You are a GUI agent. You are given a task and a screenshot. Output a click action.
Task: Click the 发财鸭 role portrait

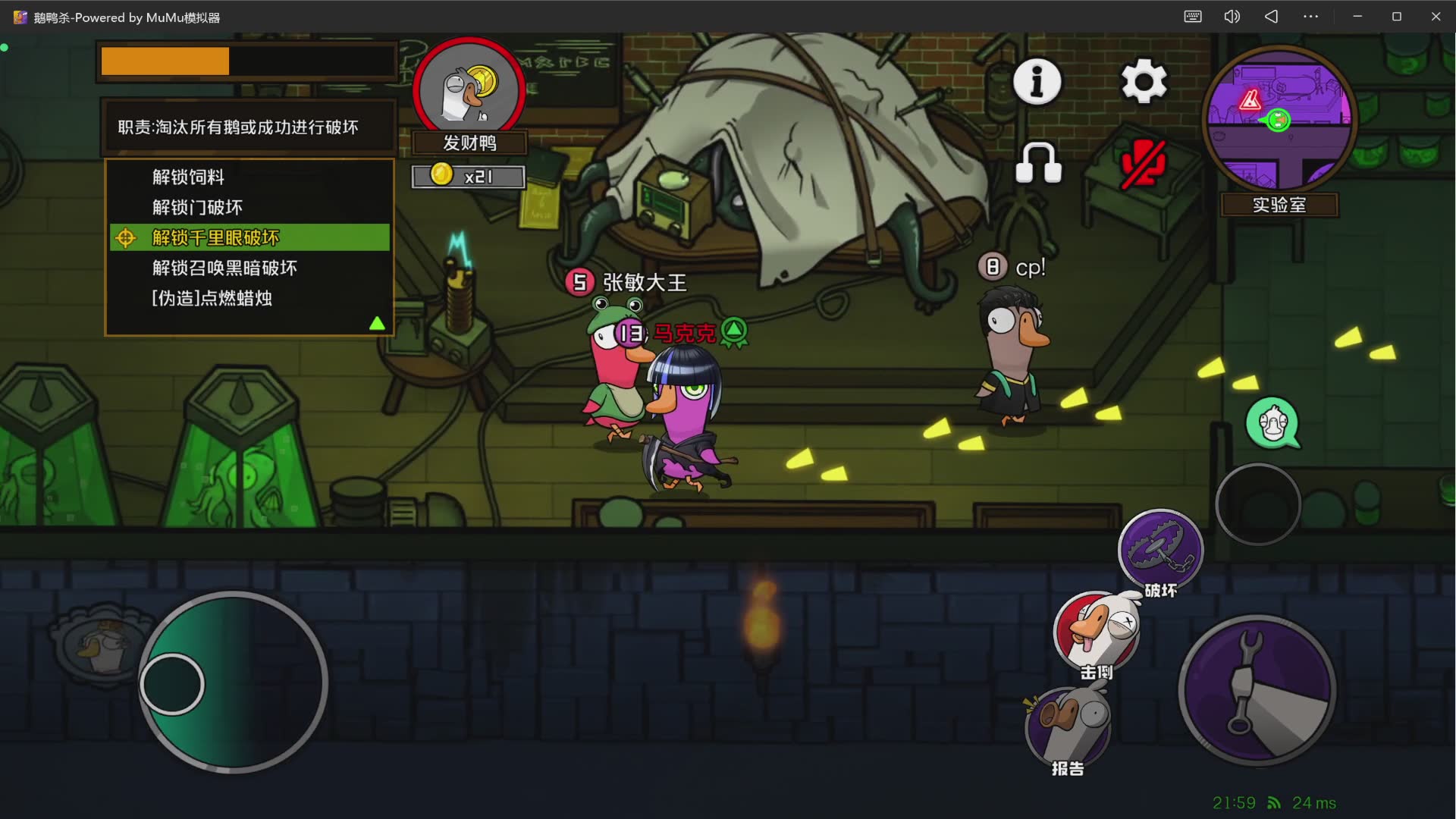pos(469,91)
